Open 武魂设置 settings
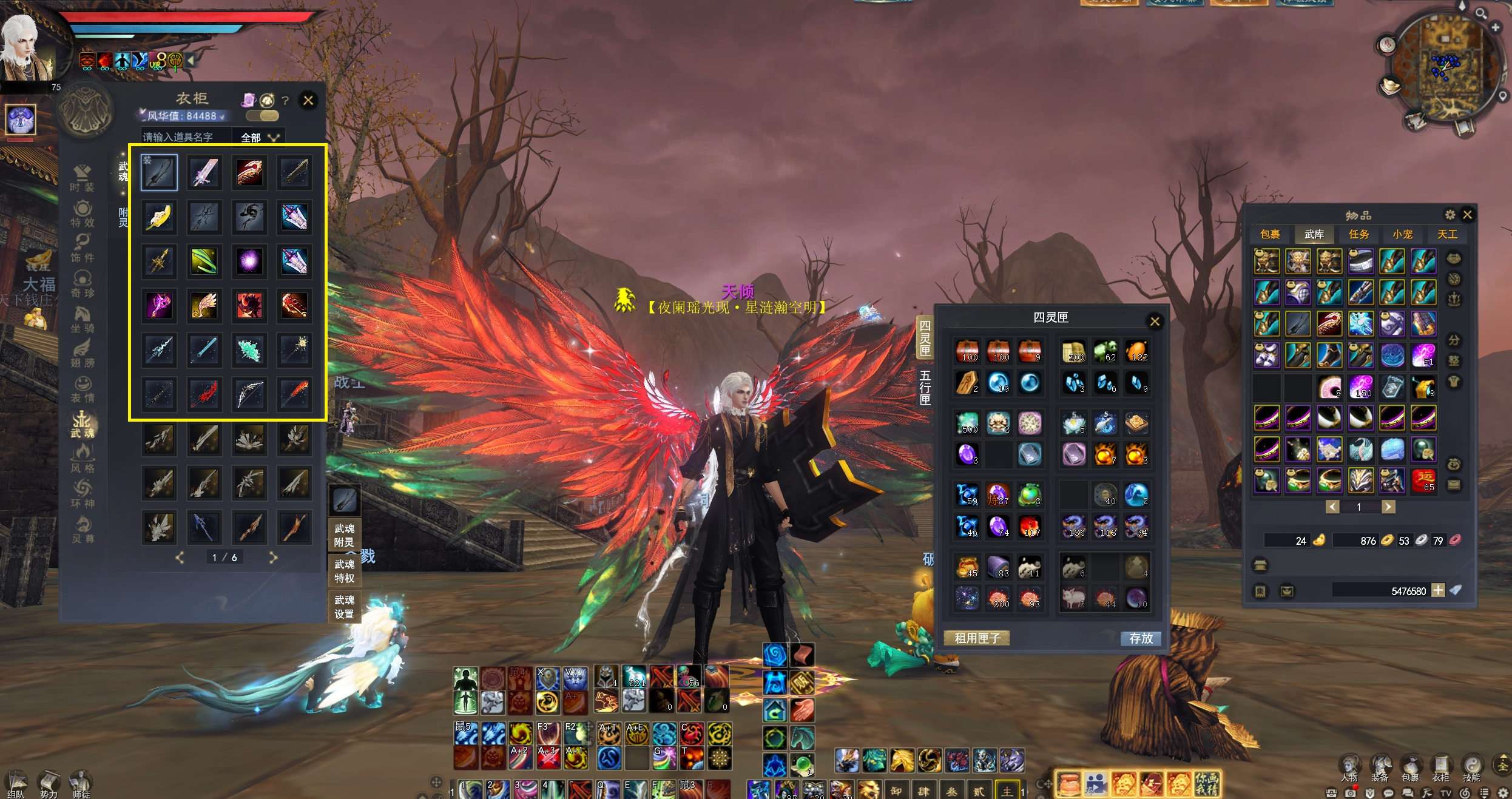The image size is (1512, 799). (344, 607)
